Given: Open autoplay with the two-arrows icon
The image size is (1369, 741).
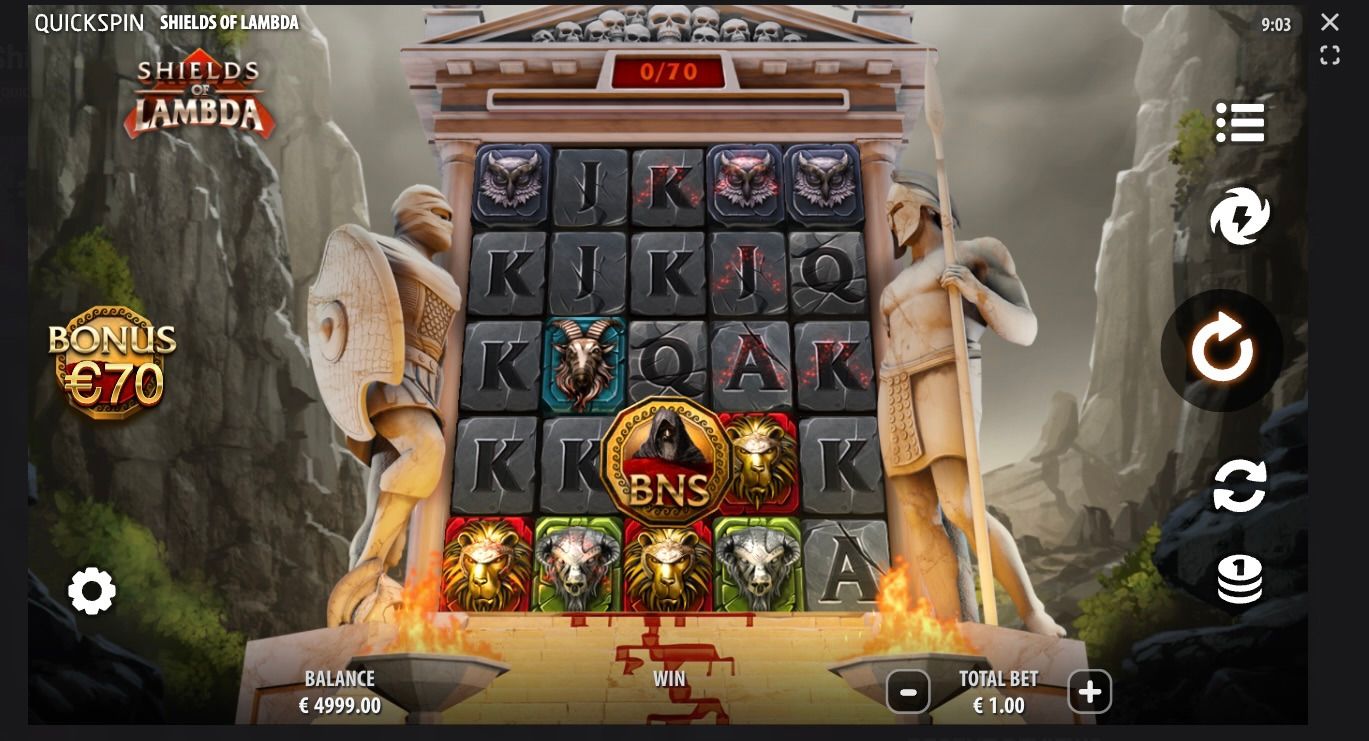Looking at the screenshot, I should [x=1240, y=486].
